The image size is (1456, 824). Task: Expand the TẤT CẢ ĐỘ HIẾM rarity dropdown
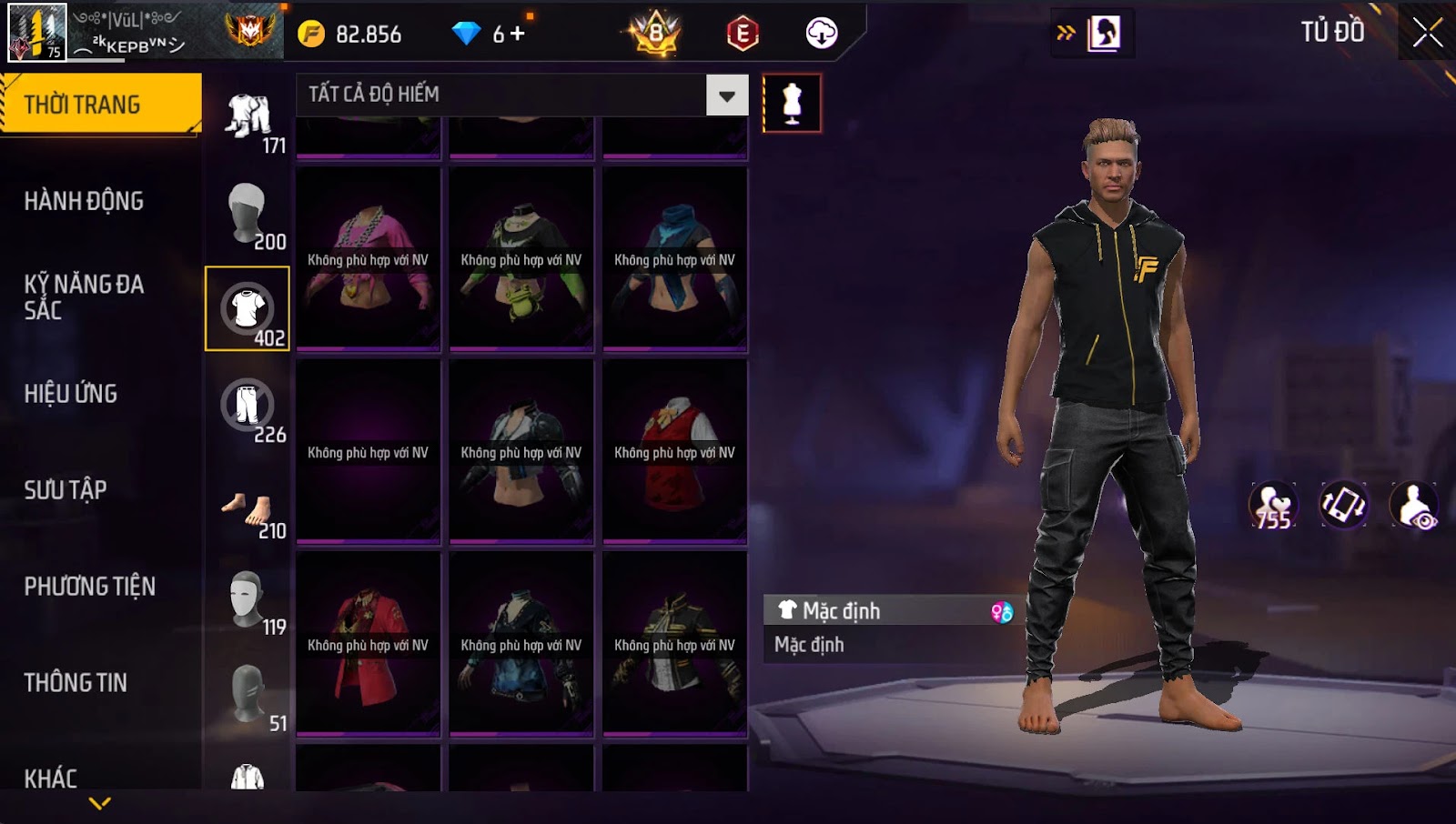pos(726,95)
